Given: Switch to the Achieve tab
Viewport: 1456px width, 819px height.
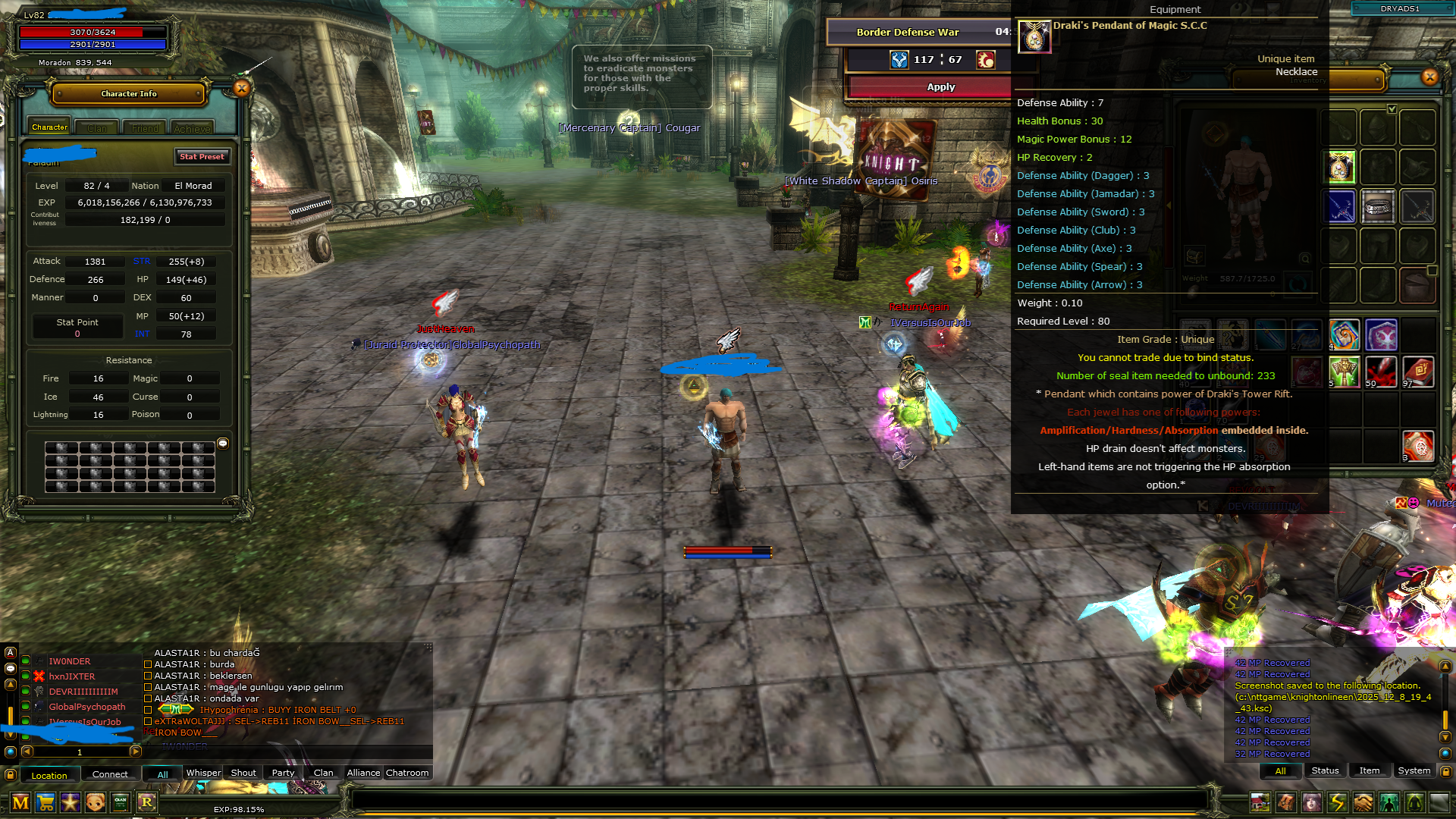Looking at the screenshot, I should (192, 129).
